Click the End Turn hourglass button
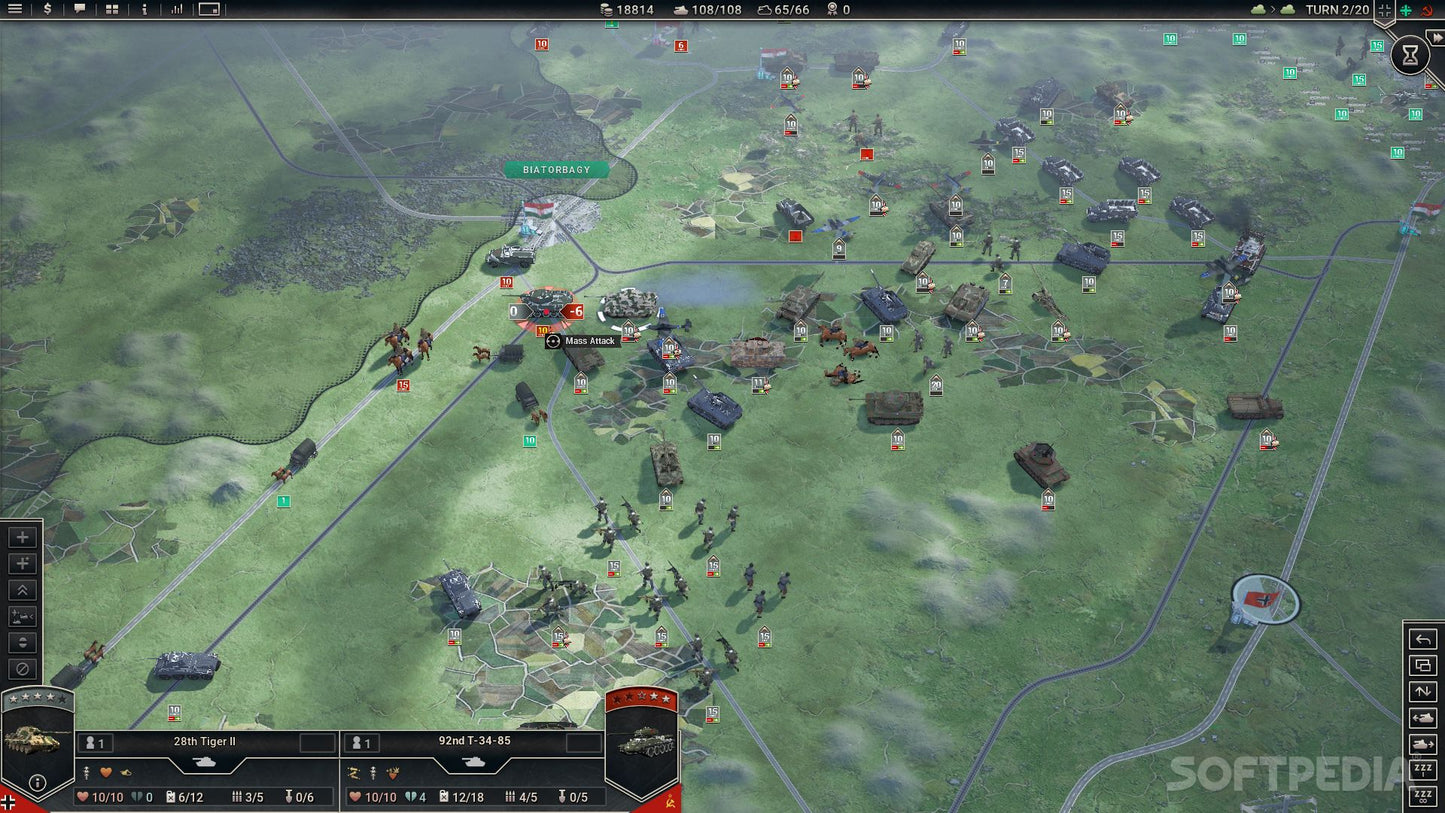 [x=1410, y=55]
